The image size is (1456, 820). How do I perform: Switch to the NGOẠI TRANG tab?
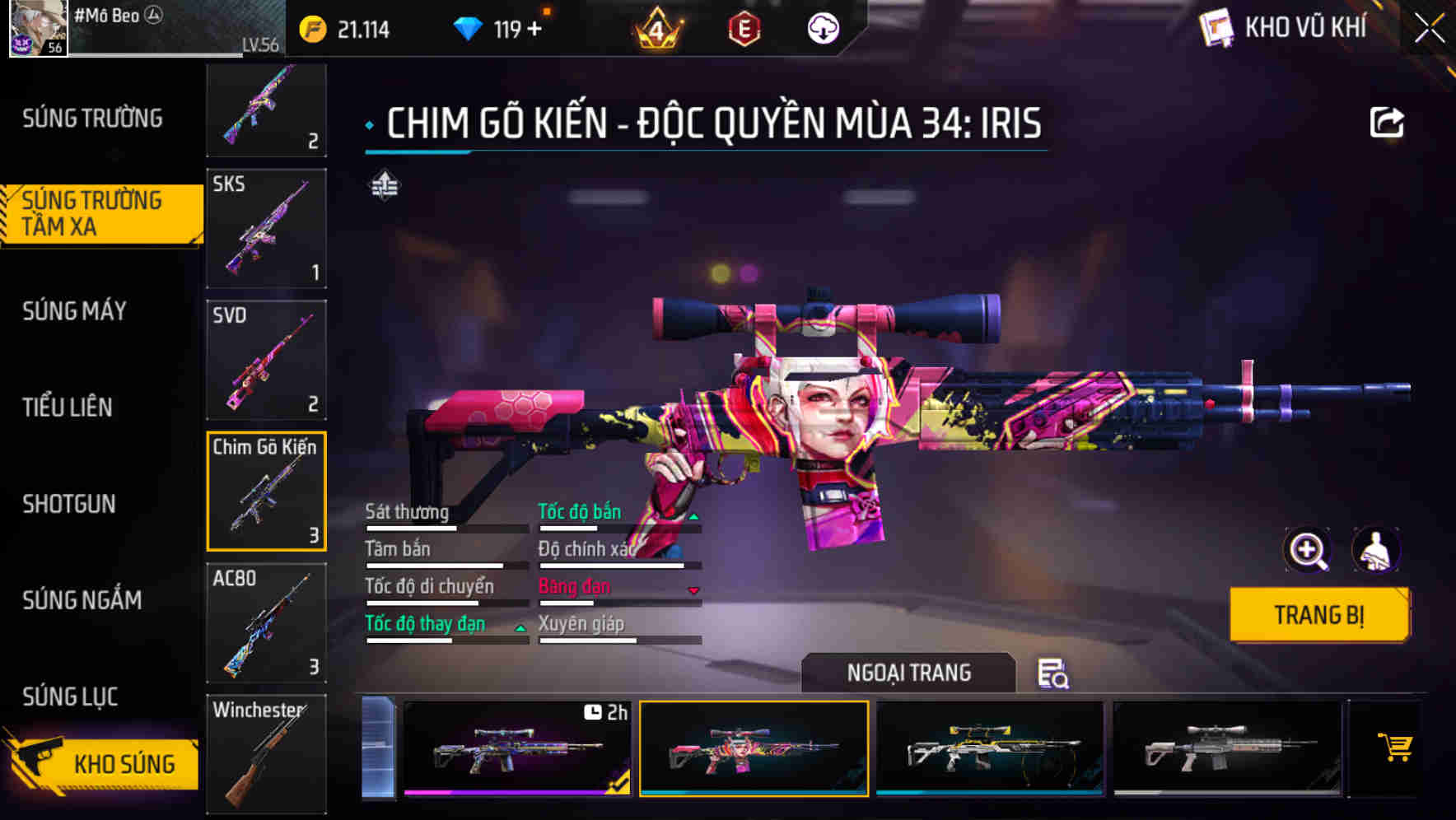coord(908,673)
